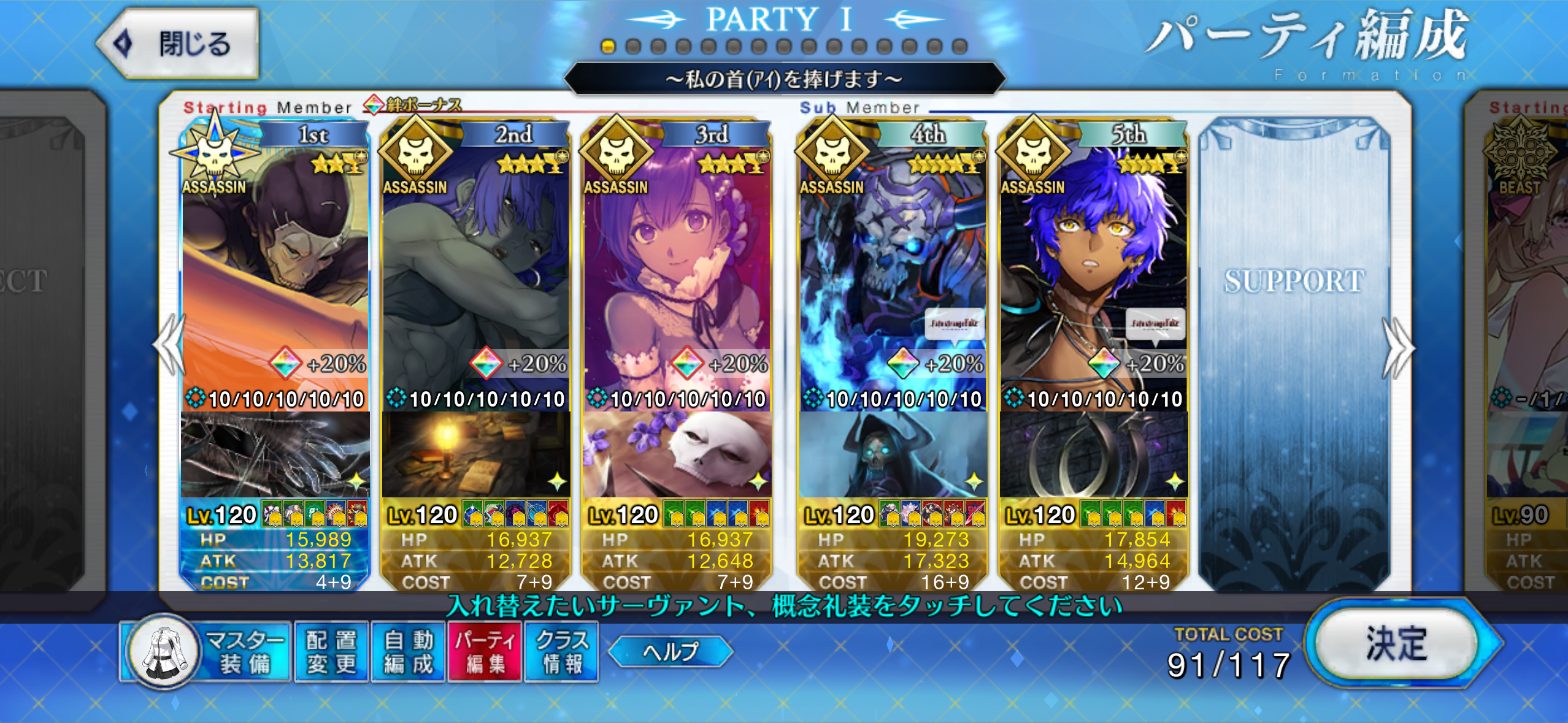This screenshot has width=1568, height=723.
Task: Choose 自動編成 auto formation
Action: click(x=409, y=652)
